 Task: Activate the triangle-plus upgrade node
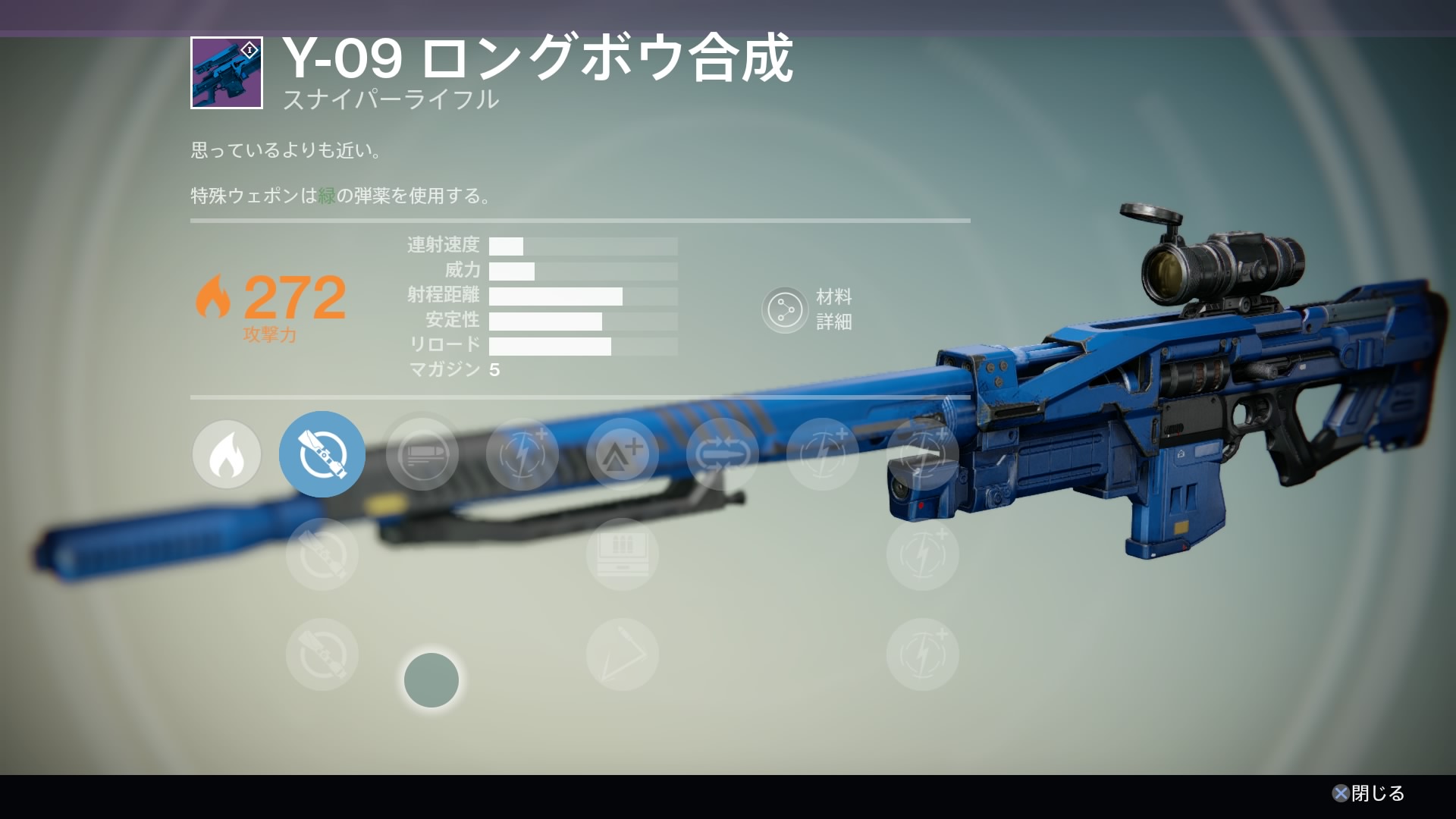pyautogui.click(x=623, y=454)
